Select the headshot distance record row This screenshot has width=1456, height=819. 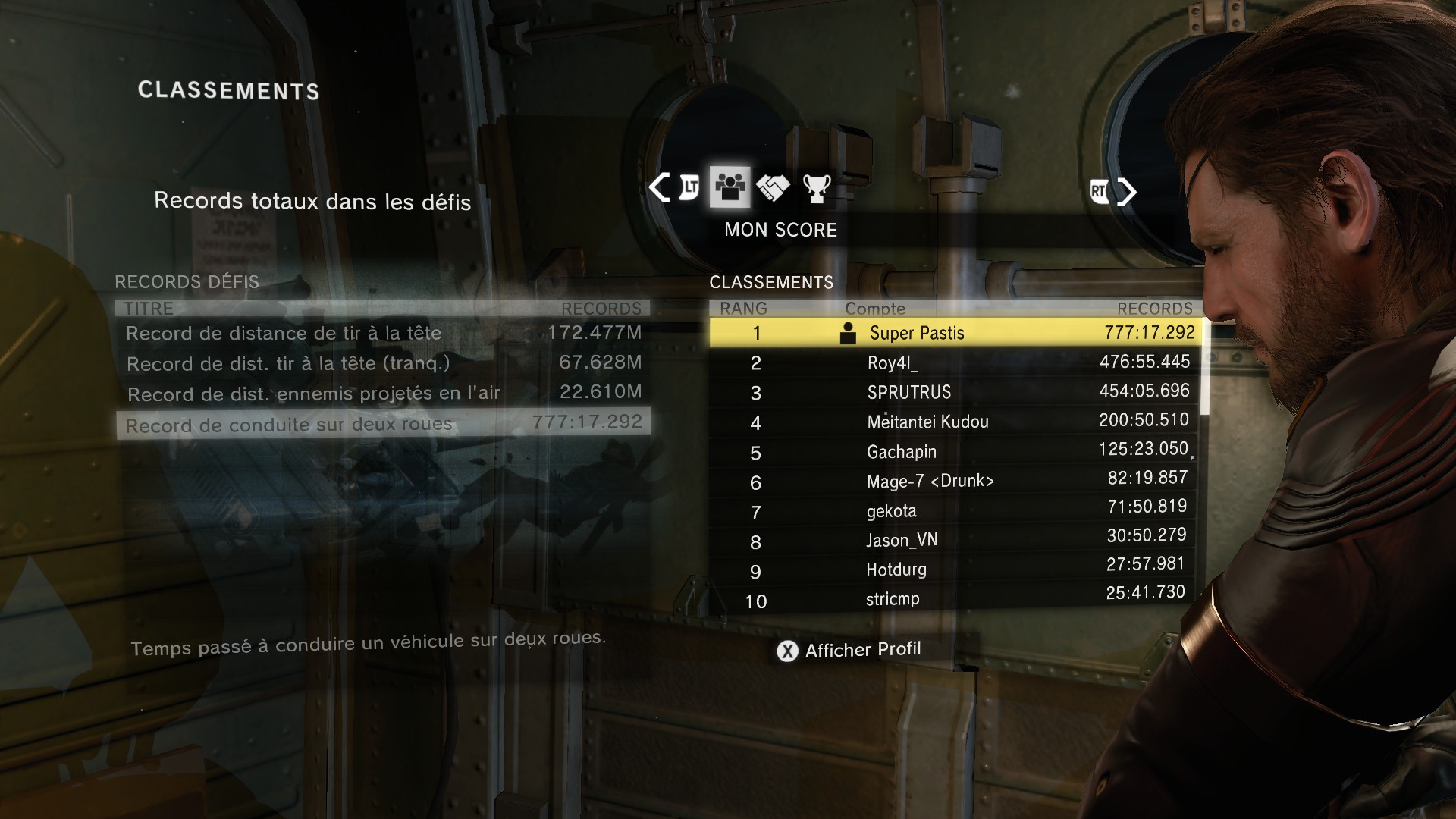tap(383, 333)
